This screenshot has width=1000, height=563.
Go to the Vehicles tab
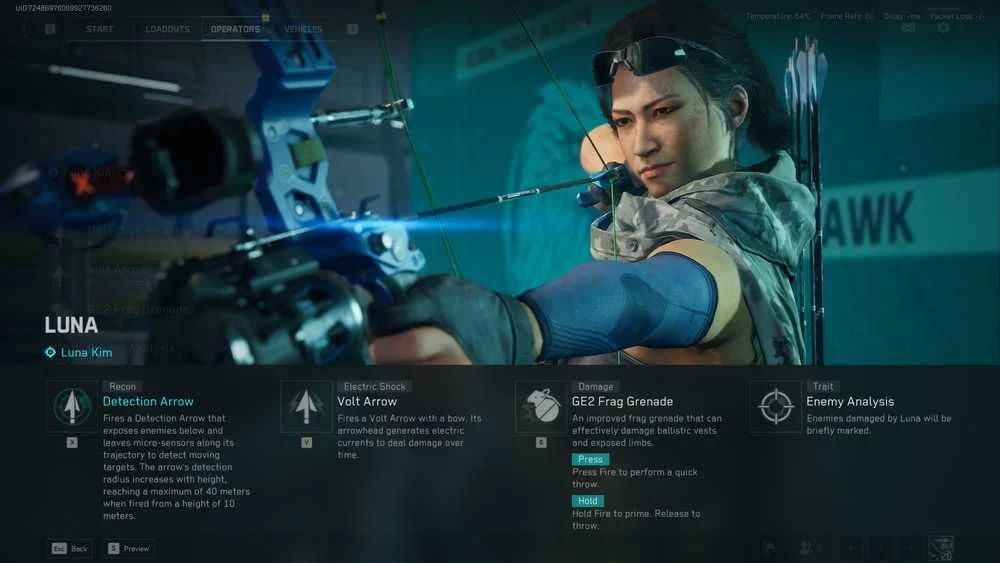pos(302,29)
